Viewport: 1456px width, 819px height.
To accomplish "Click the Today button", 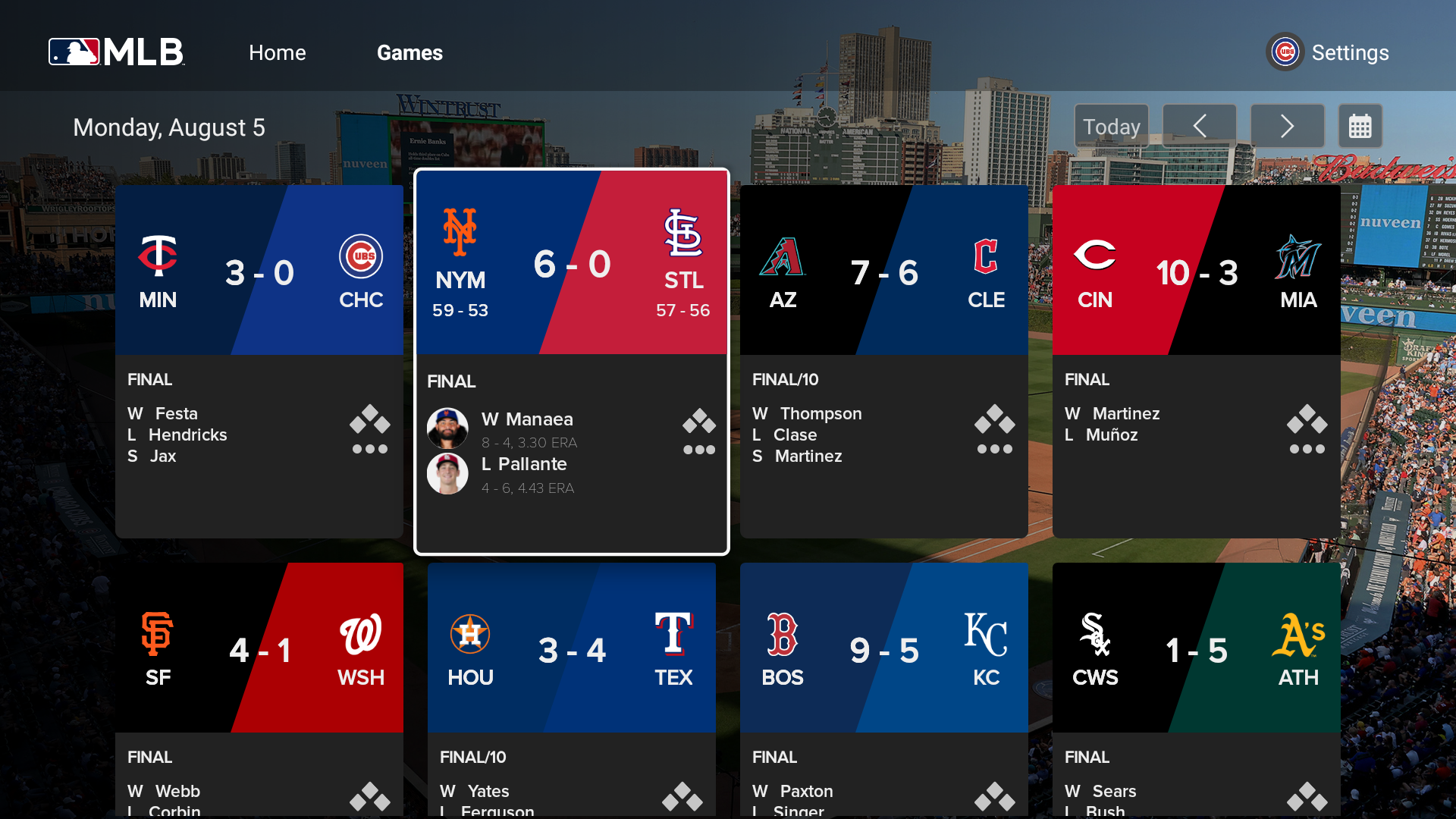I will [1111, 126].
